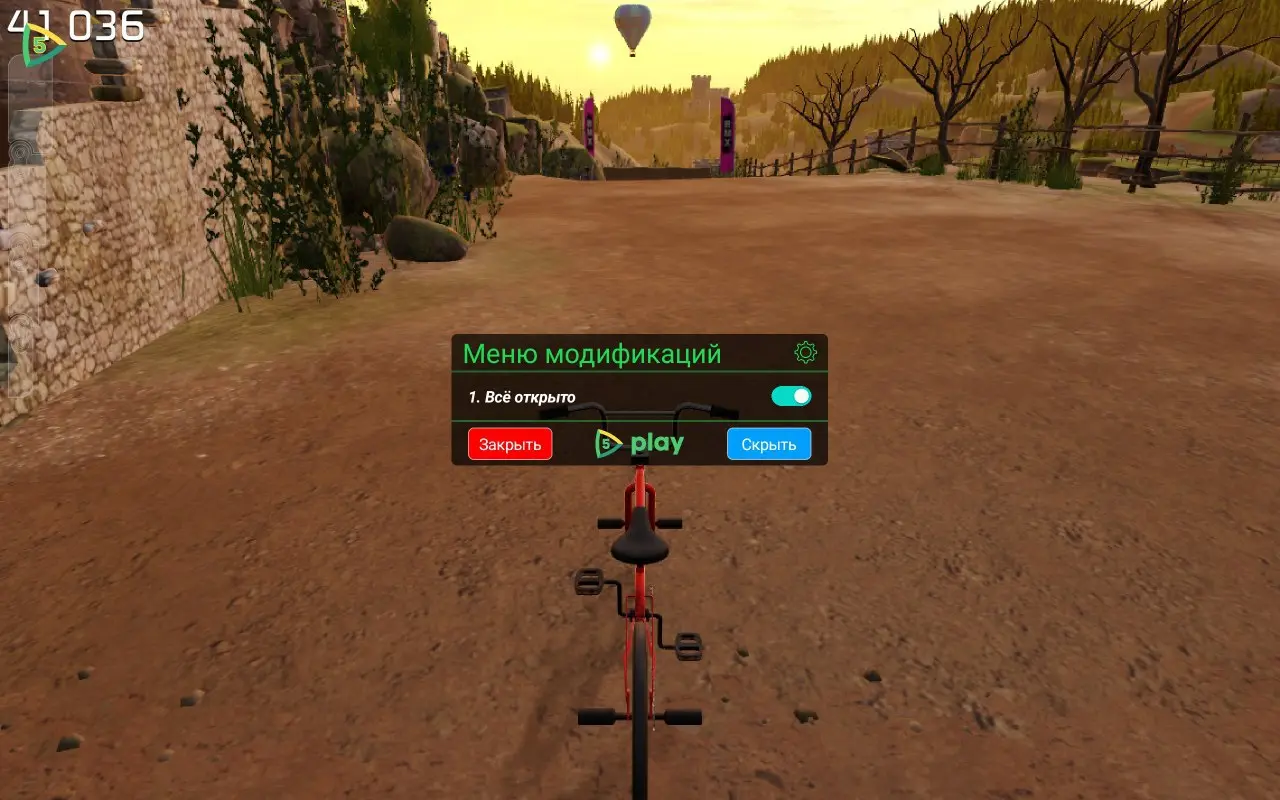Click the 'Меню модификаций' header title
The height and width of the screenshot is (800, 1280).
tap(592, 352)
